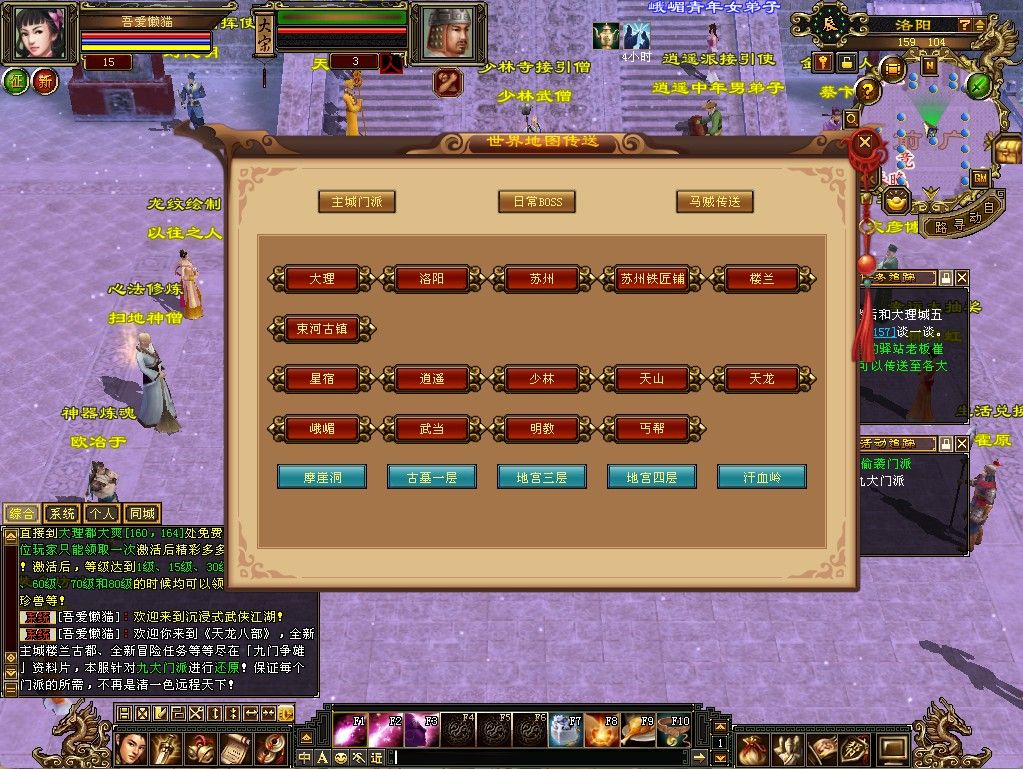The height and width of the screenshot is (769, 1023).
Task: Teleport to 苏州
Action: pos(542,279)
